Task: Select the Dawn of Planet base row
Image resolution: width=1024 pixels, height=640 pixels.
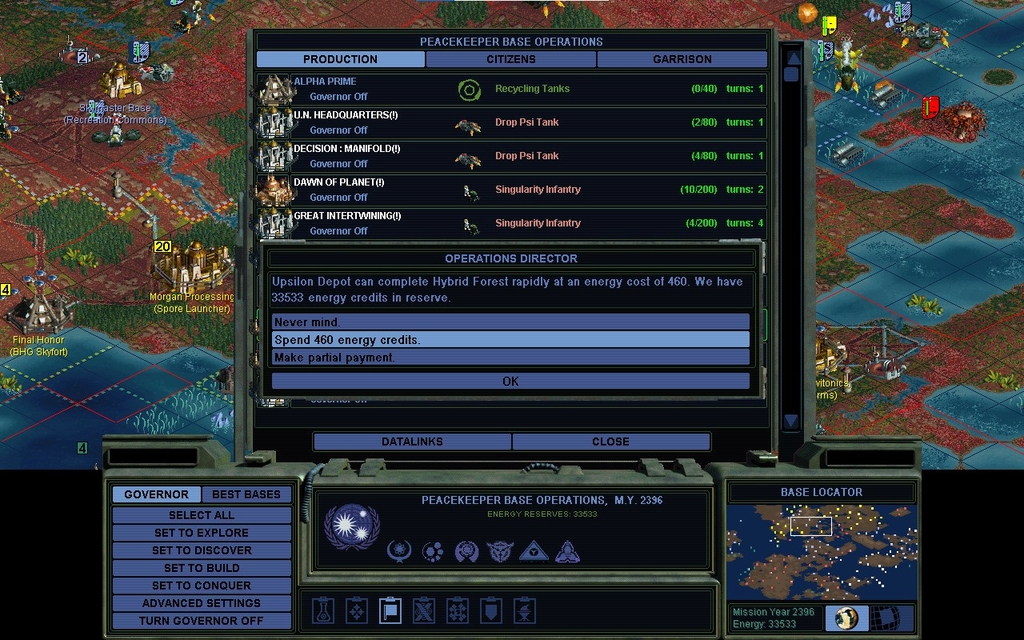Action: pos(510,190)
